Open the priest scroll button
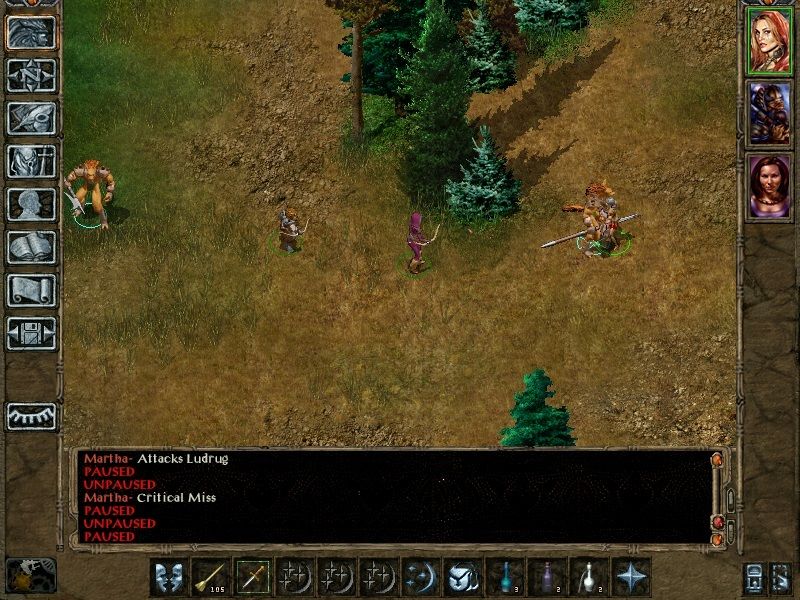The height and width of the screenshot is (600, 800). [31, 290]
